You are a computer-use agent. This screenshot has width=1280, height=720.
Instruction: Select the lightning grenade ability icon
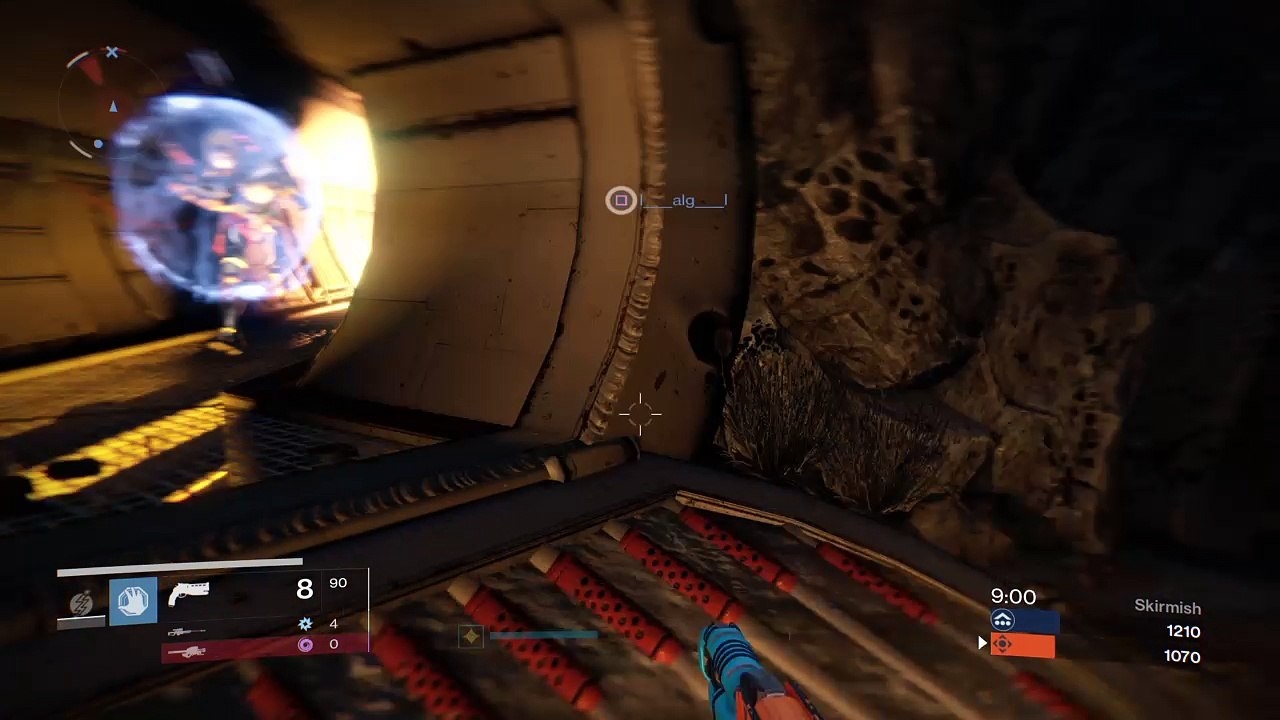(82, 603)
